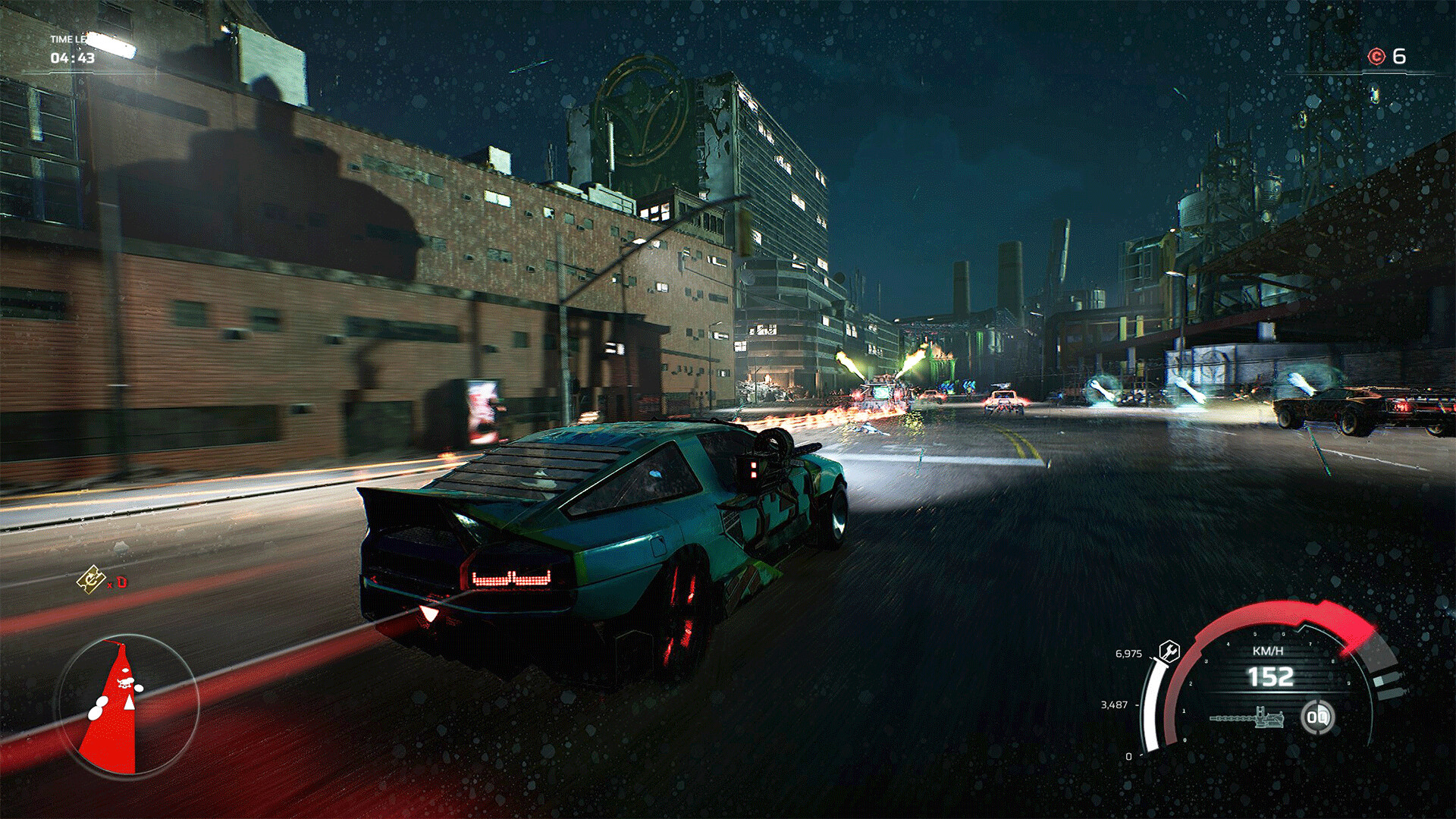Click the KM/H label on the speedometer

[x=1267, y=651]
